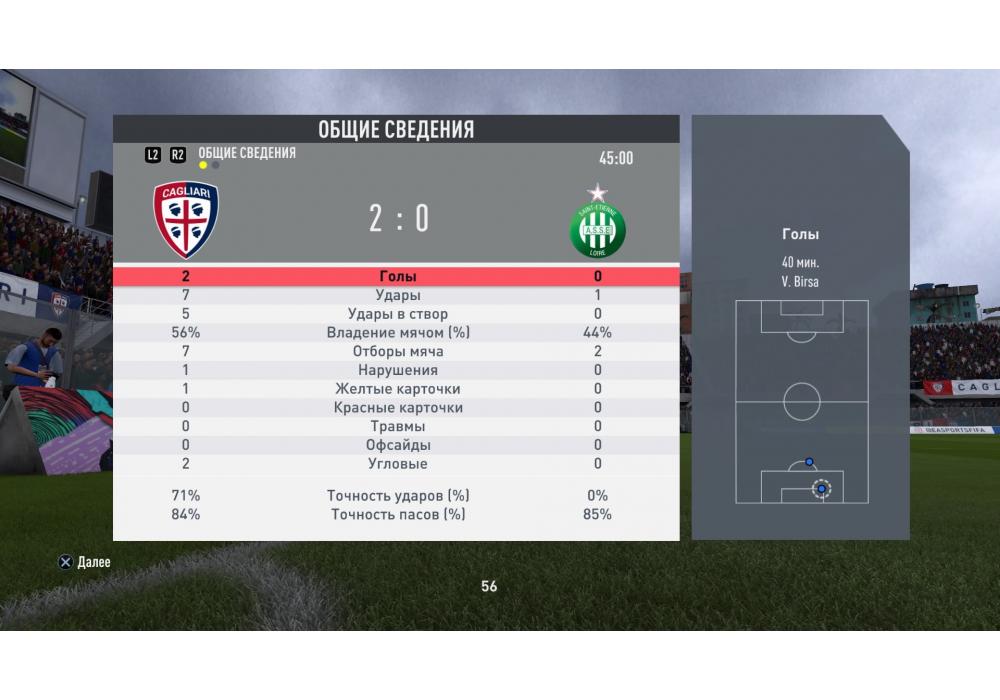Choose the Офсайды stat row
The image size is (1000, 700).
click(x=397, y=445)
